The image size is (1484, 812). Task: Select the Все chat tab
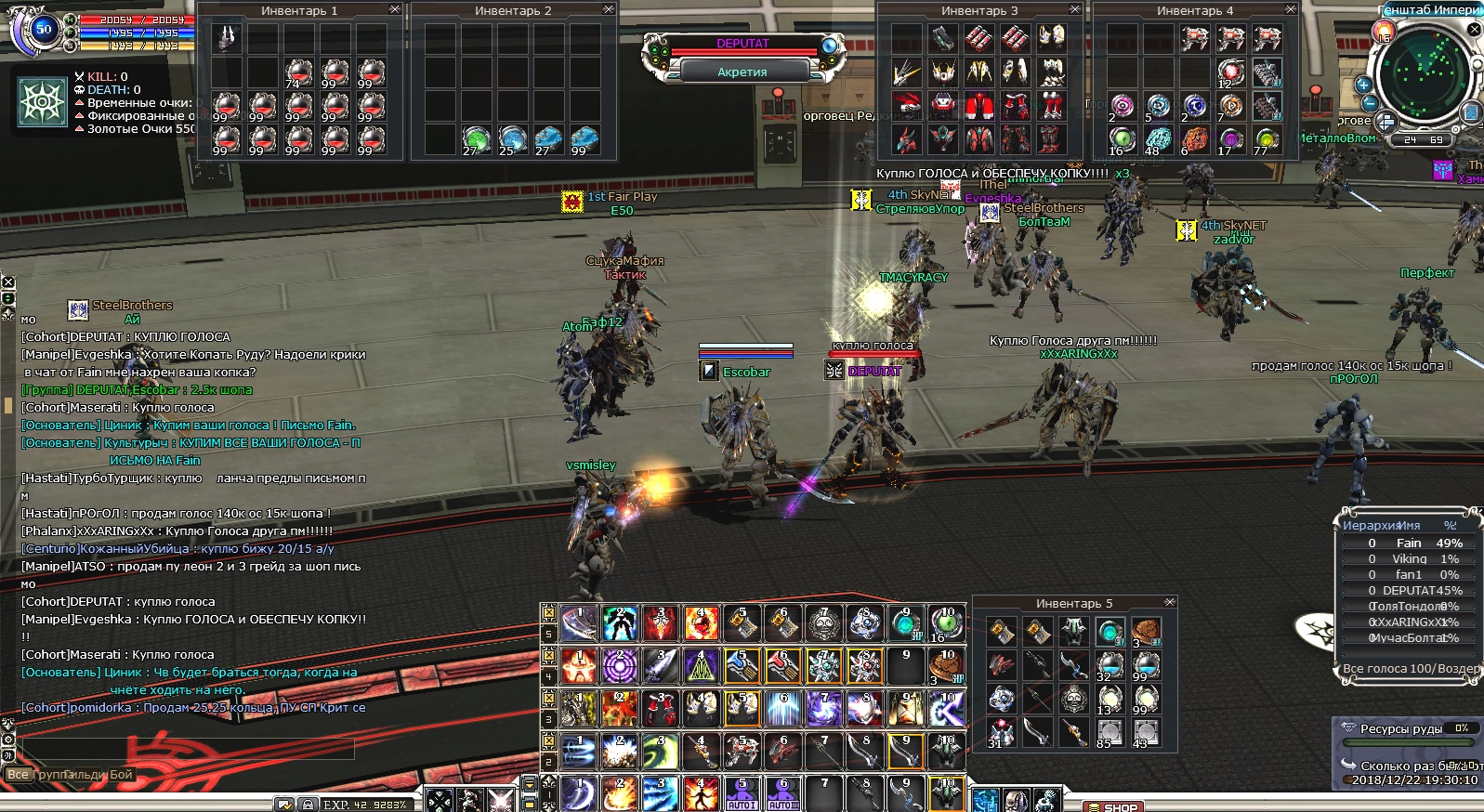[x=18, y=775]
